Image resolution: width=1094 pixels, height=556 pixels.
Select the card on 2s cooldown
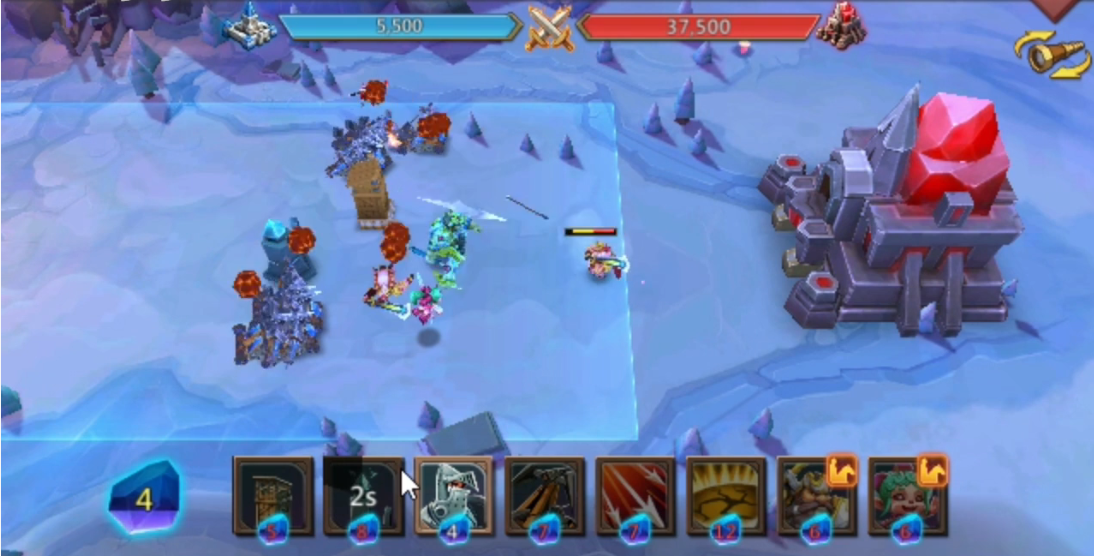click(x=363, y=496)
